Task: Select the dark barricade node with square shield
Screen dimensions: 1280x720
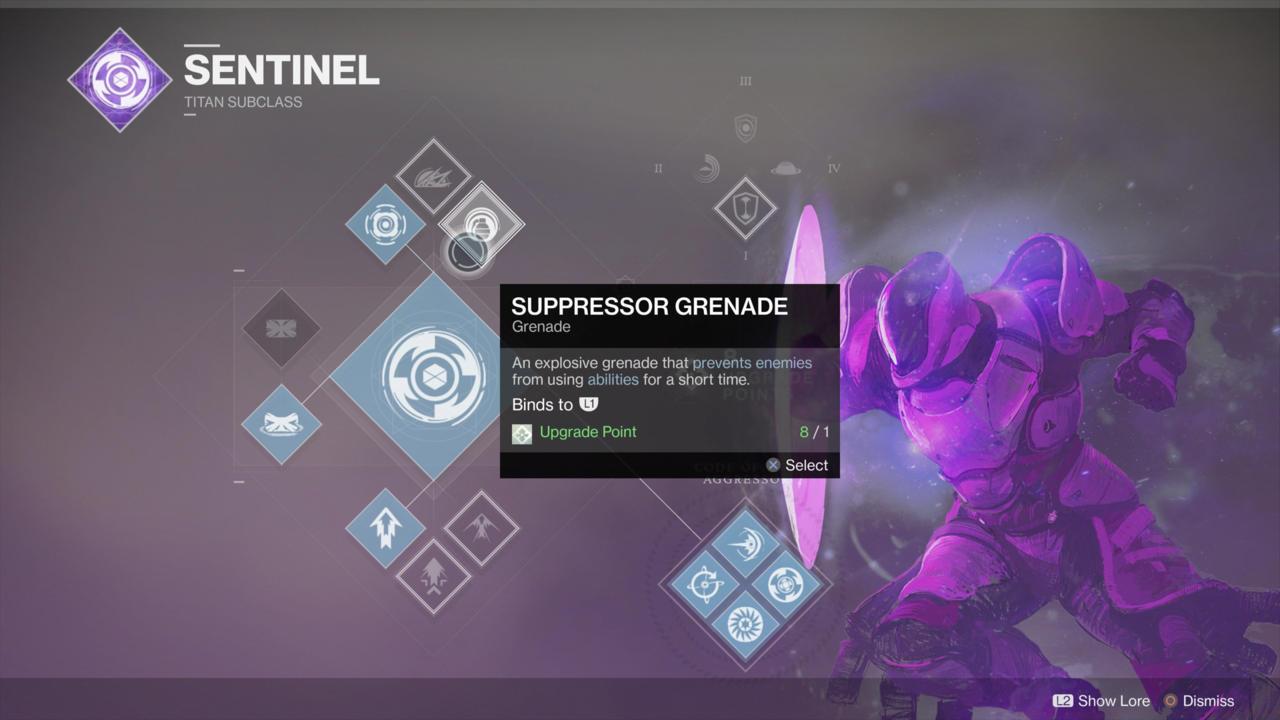Action: [281, 328]
